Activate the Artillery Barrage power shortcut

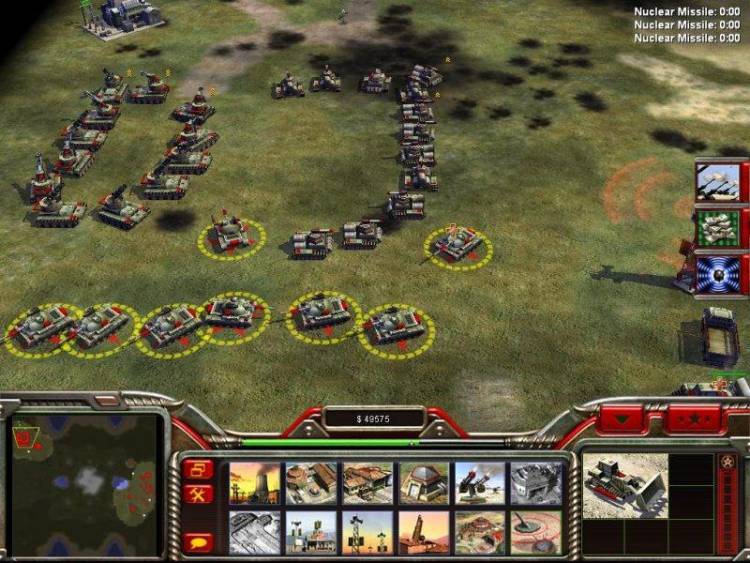(718, 182)
